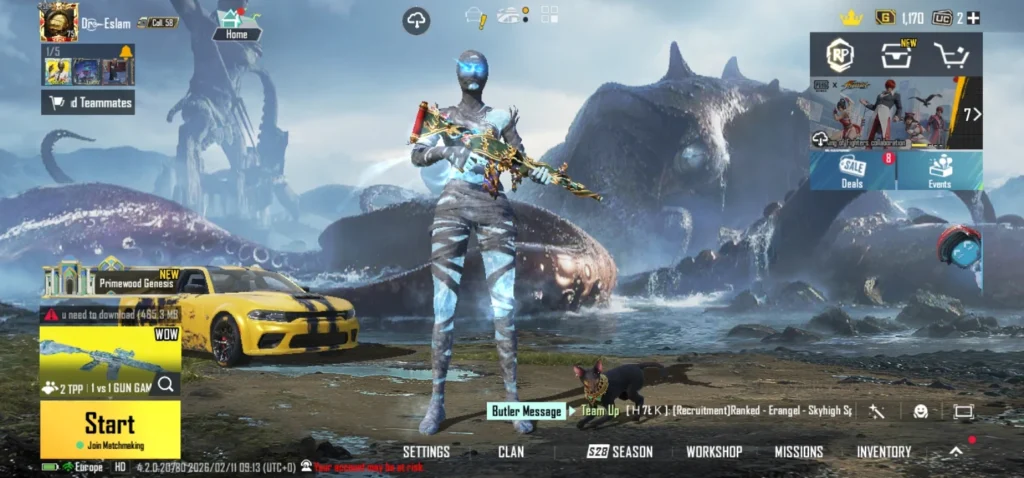Open the Royale Pass RP icon
The width and height of the screenshot is (1024, 478).
(839, 54)
